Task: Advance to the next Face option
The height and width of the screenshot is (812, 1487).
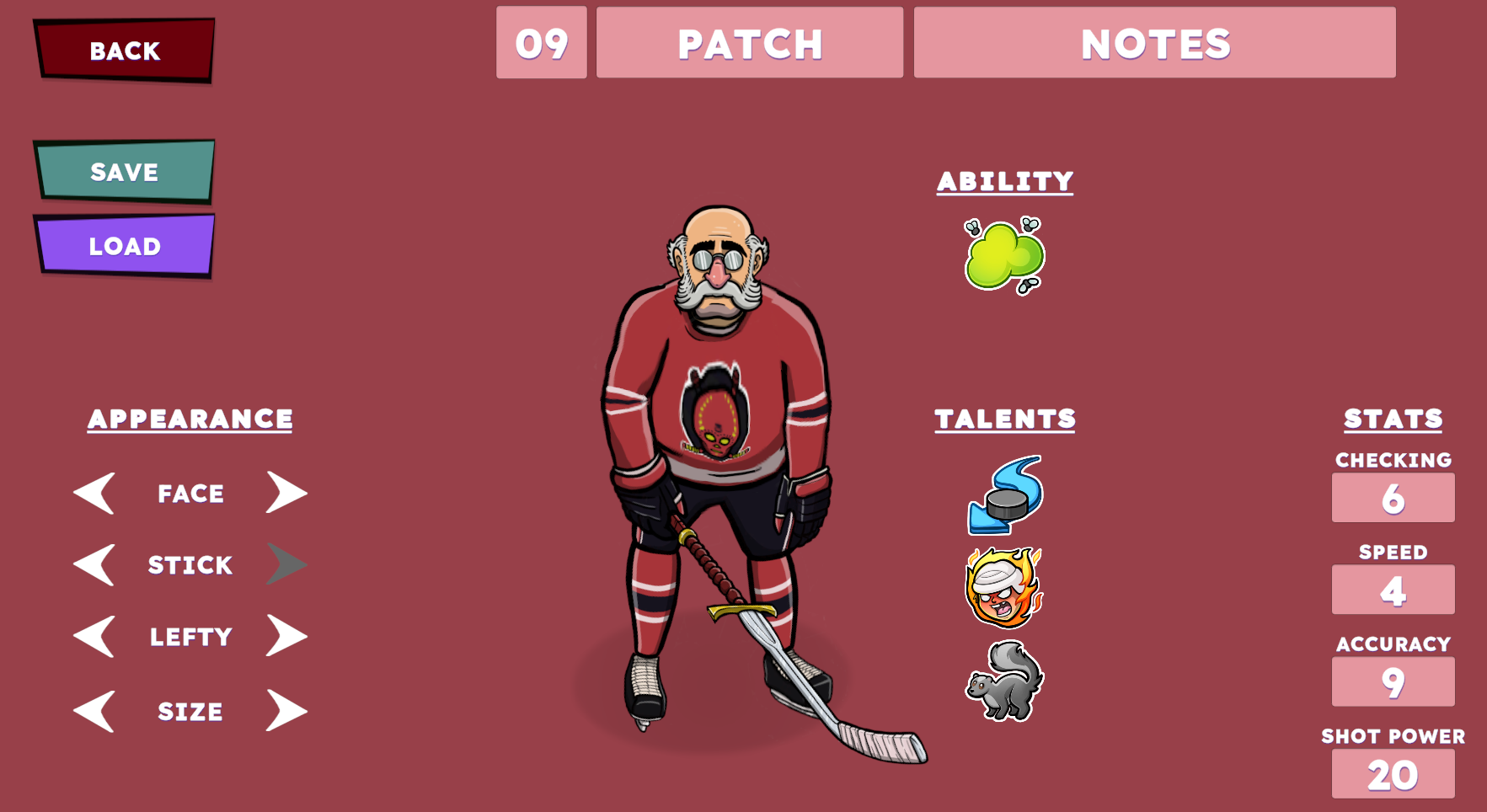Action: (x=286, y=493)
